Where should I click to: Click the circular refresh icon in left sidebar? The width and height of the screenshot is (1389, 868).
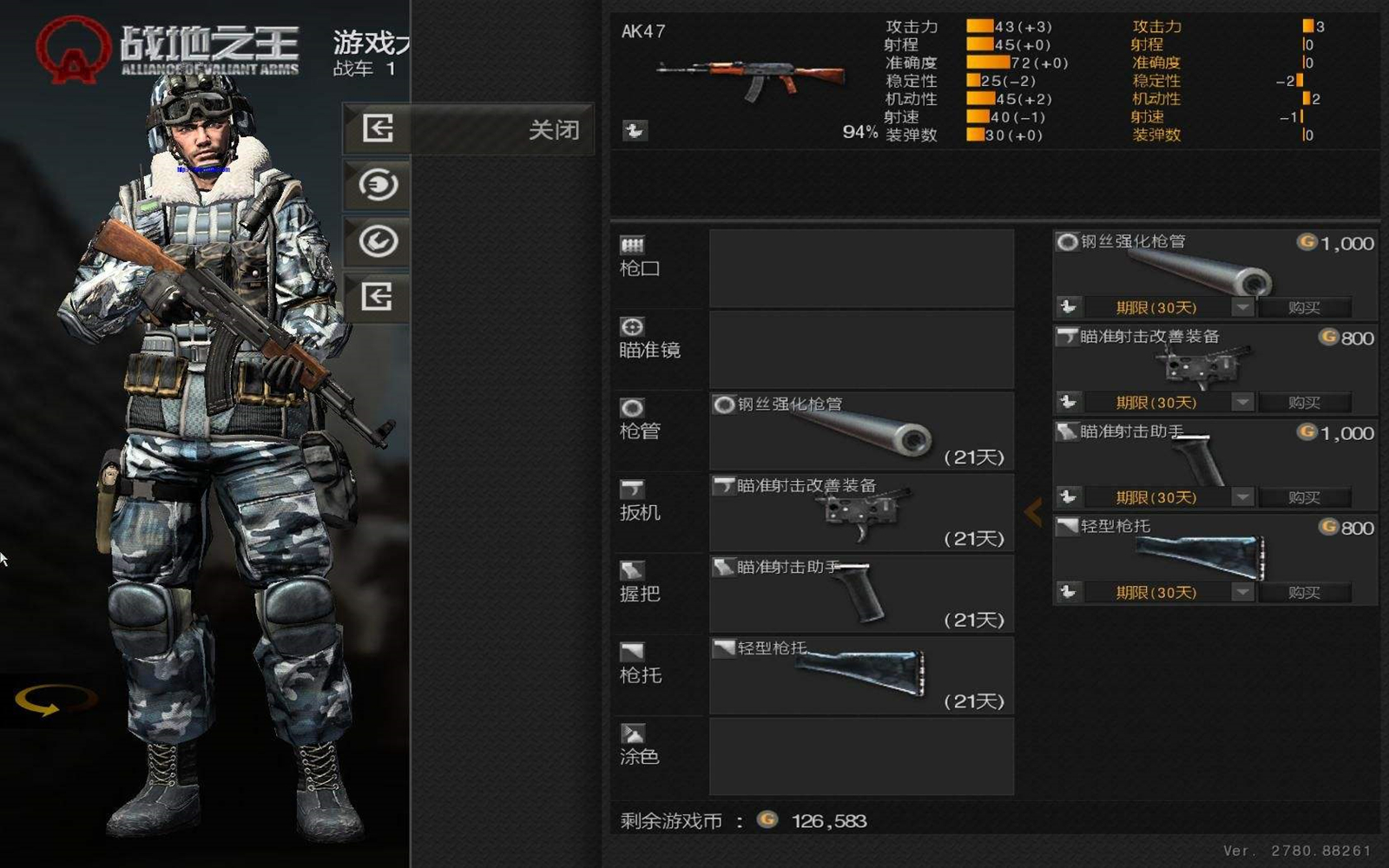379,186
